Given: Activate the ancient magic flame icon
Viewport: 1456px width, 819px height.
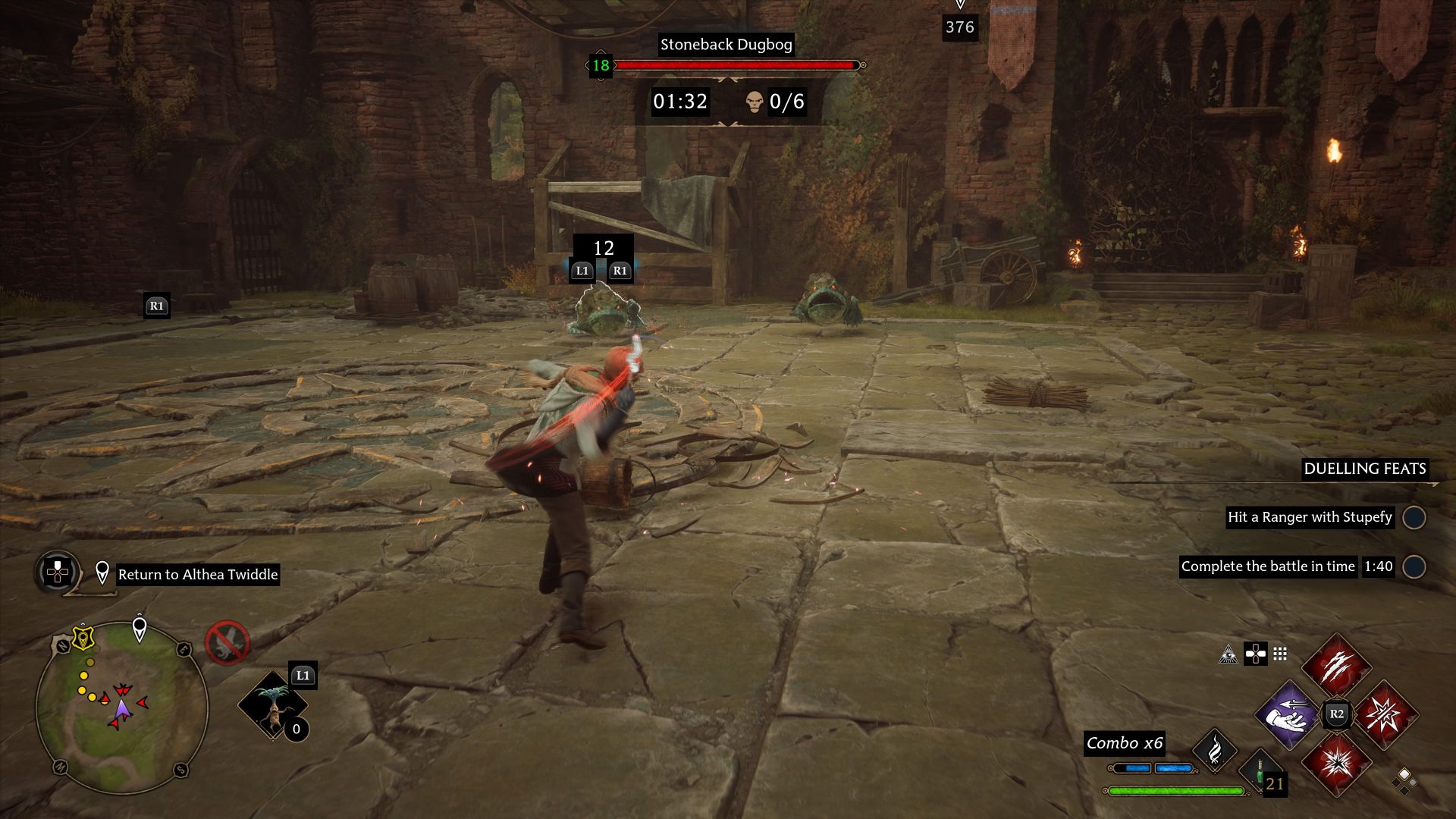Looking at the screenshot, I should (1215, 750).
